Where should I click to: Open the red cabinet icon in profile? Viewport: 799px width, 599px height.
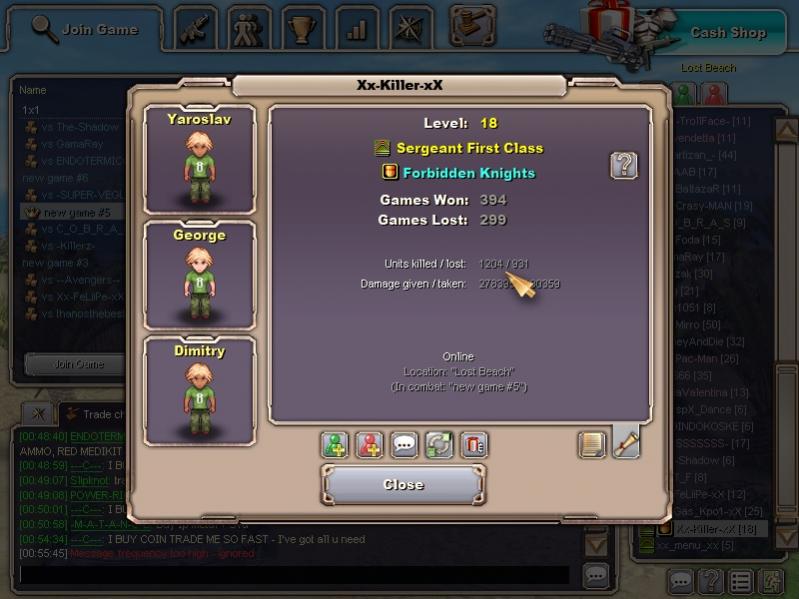[x=474, y=444]
